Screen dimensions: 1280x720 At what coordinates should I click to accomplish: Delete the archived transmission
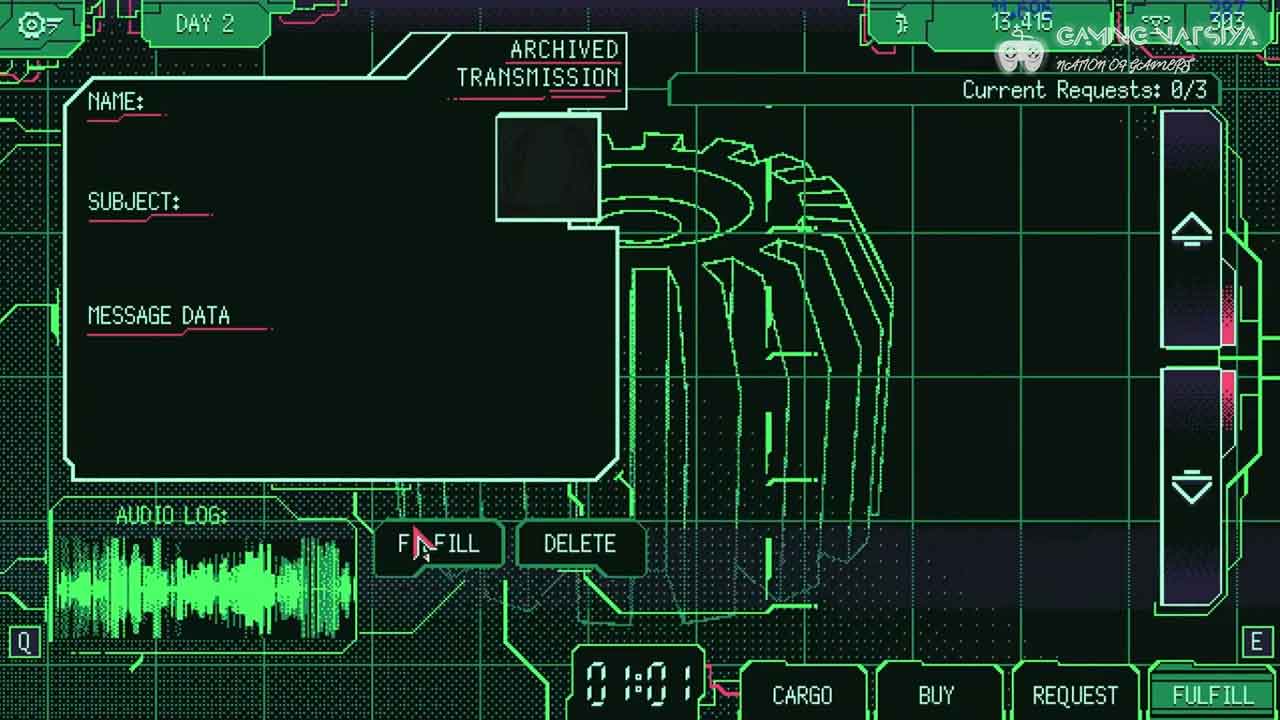pos(580,545)
